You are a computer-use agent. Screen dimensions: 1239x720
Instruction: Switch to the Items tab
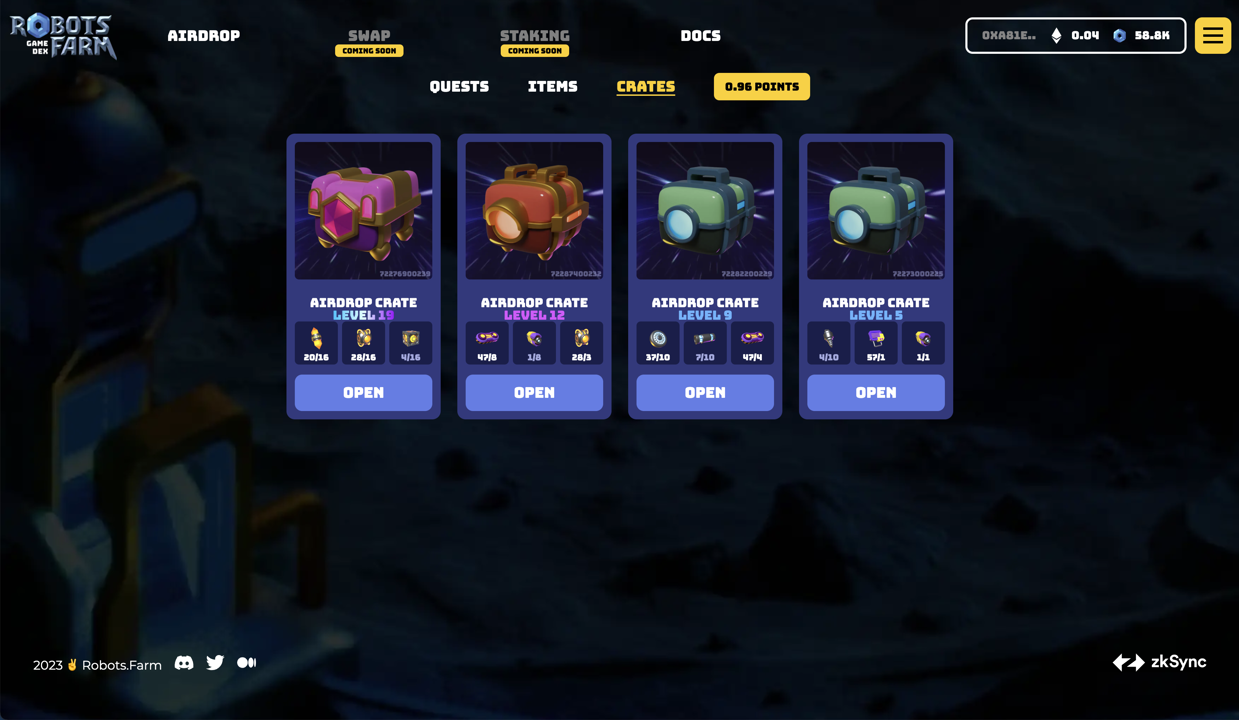pyautogui.click(x=552, y=87)
